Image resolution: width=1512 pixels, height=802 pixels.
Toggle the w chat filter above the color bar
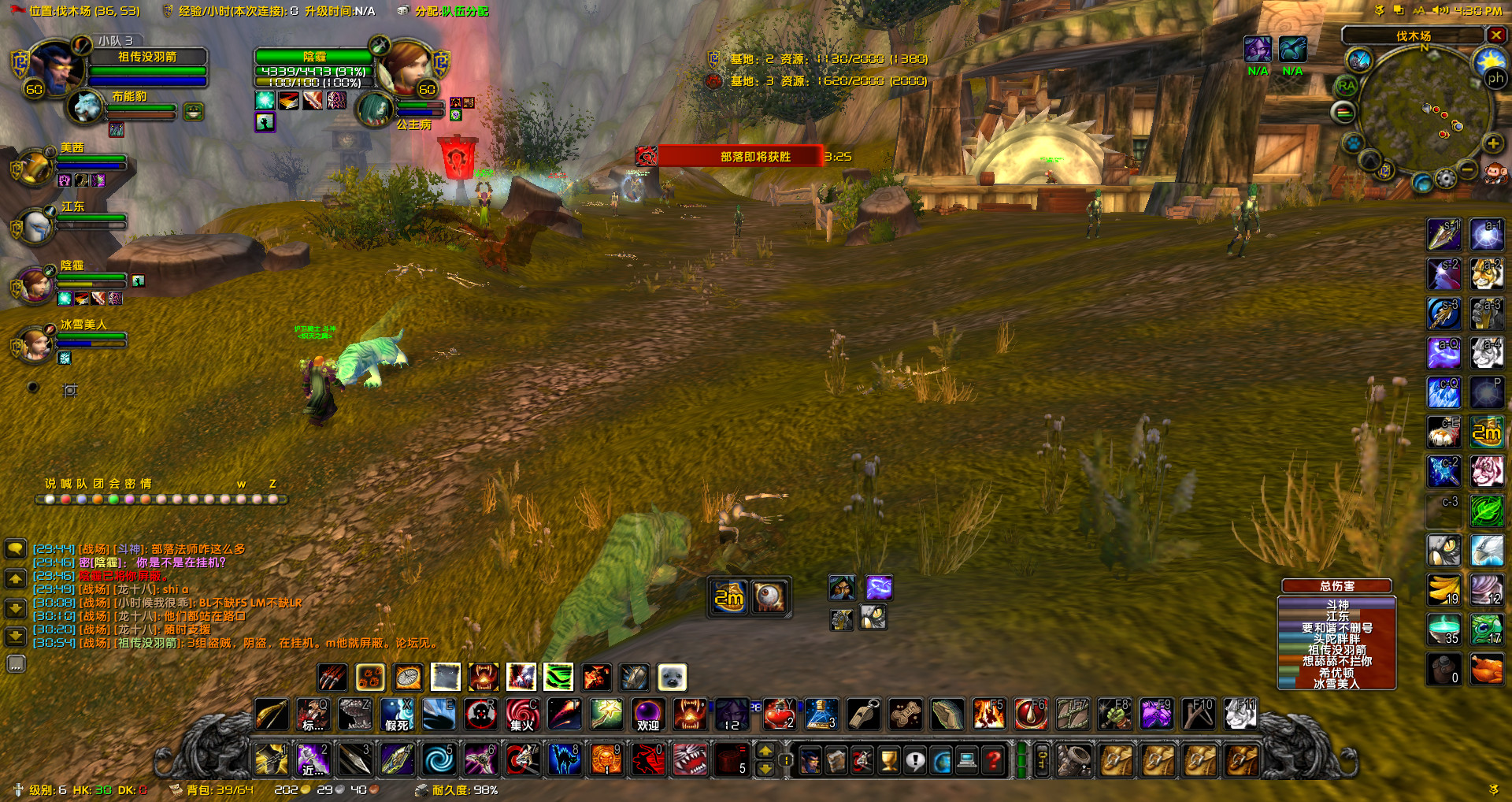pos(241,484)
